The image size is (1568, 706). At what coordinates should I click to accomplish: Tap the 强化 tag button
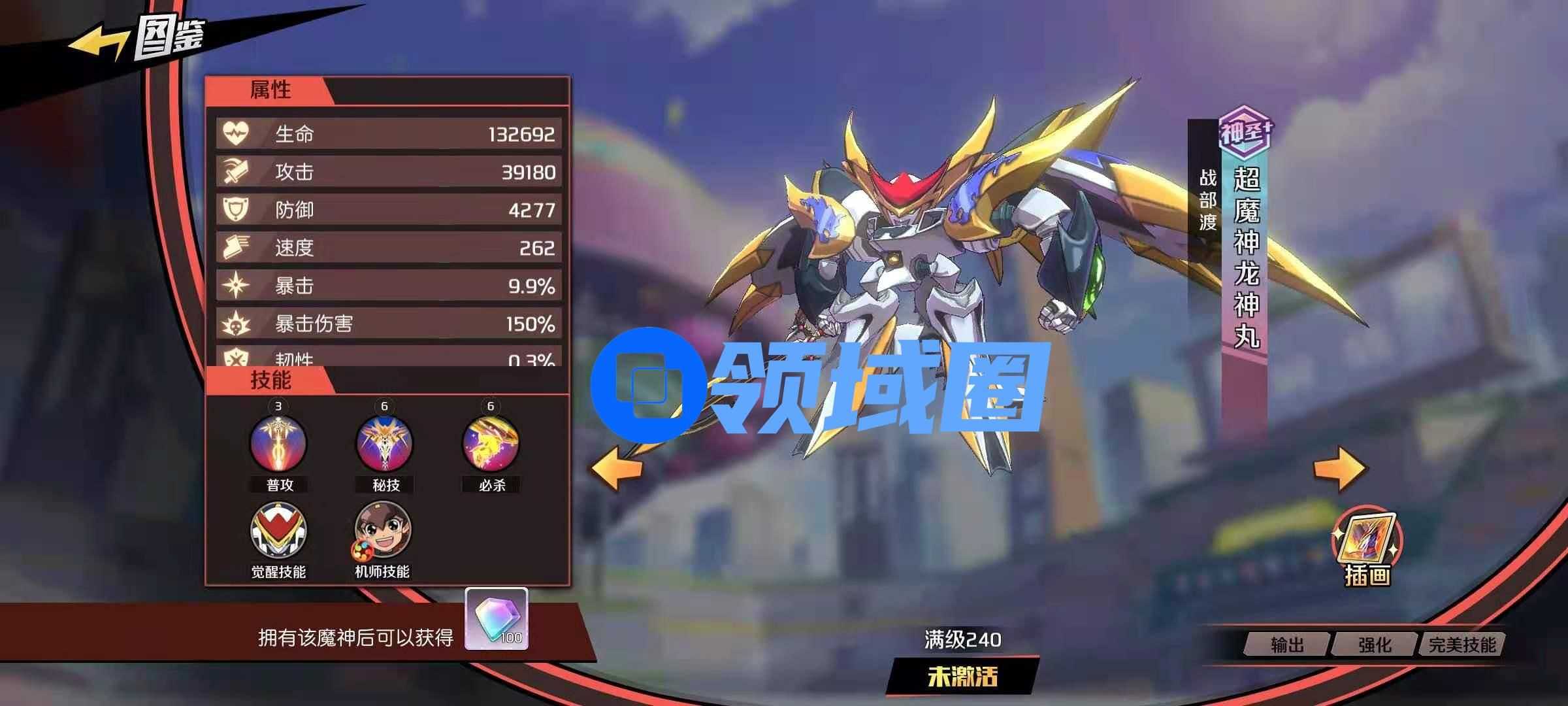tap(1375, 645)
